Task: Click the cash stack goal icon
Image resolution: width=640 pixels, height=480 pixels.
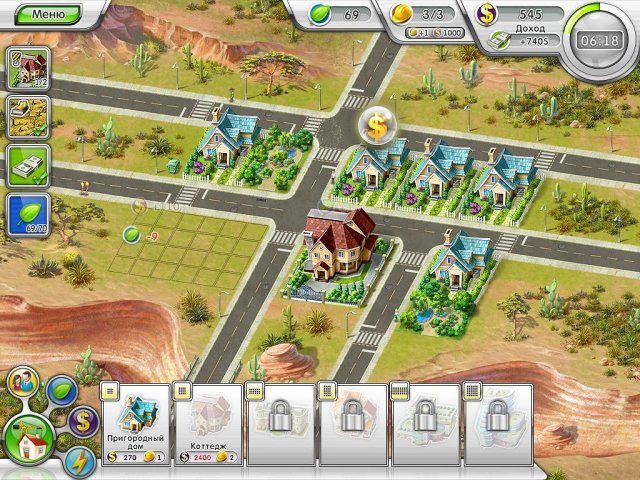Action: click(29, 165)
